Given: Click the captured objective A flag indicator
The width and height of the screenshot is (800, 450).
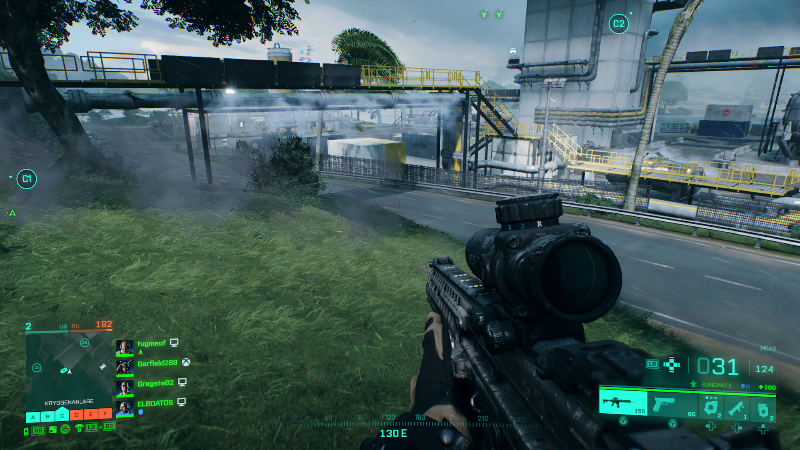Looking at the screenshot, I should 34,416.
